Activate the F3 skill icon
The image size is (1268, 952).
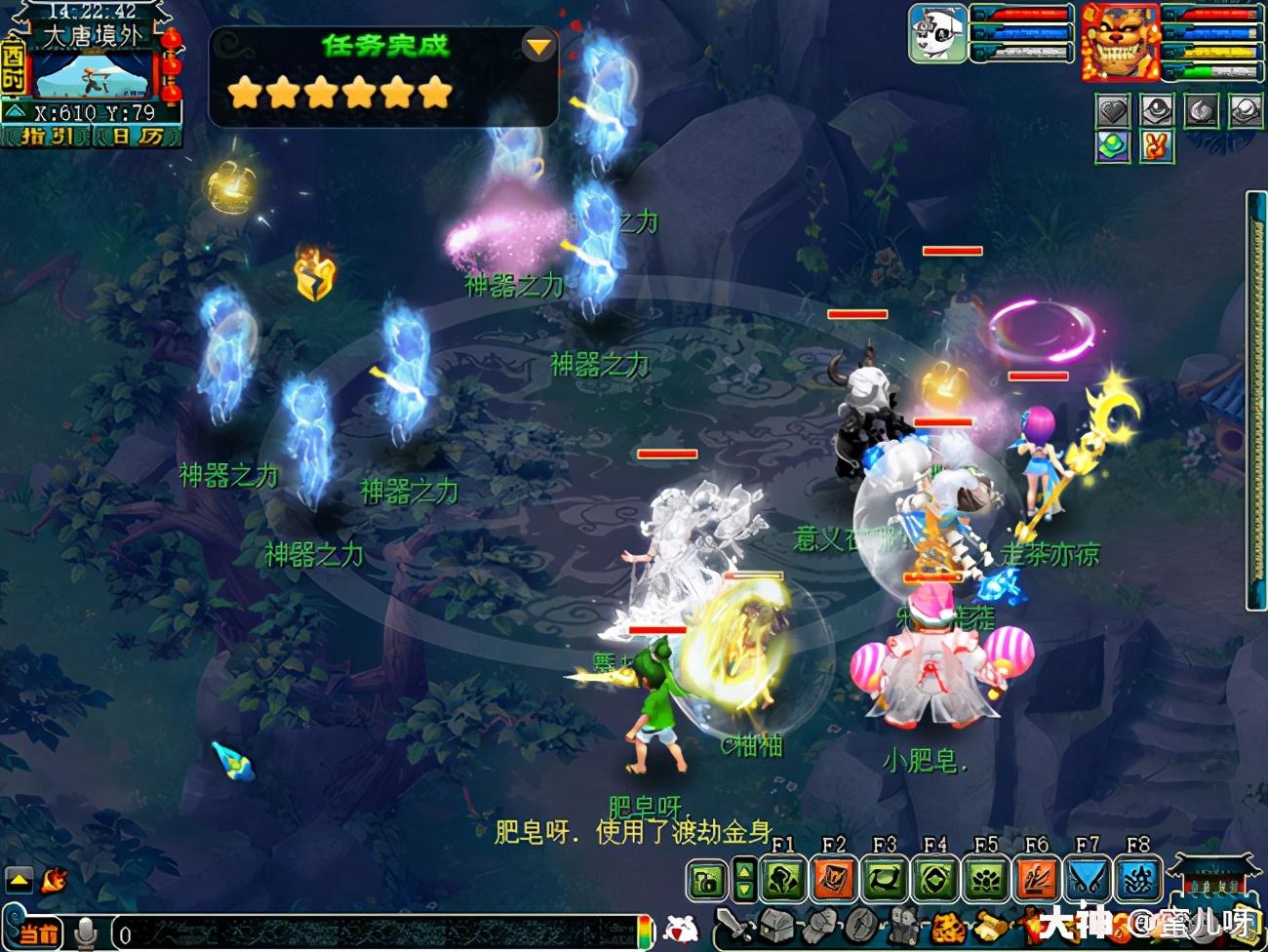pyautogui.click(x=885, y=880)
